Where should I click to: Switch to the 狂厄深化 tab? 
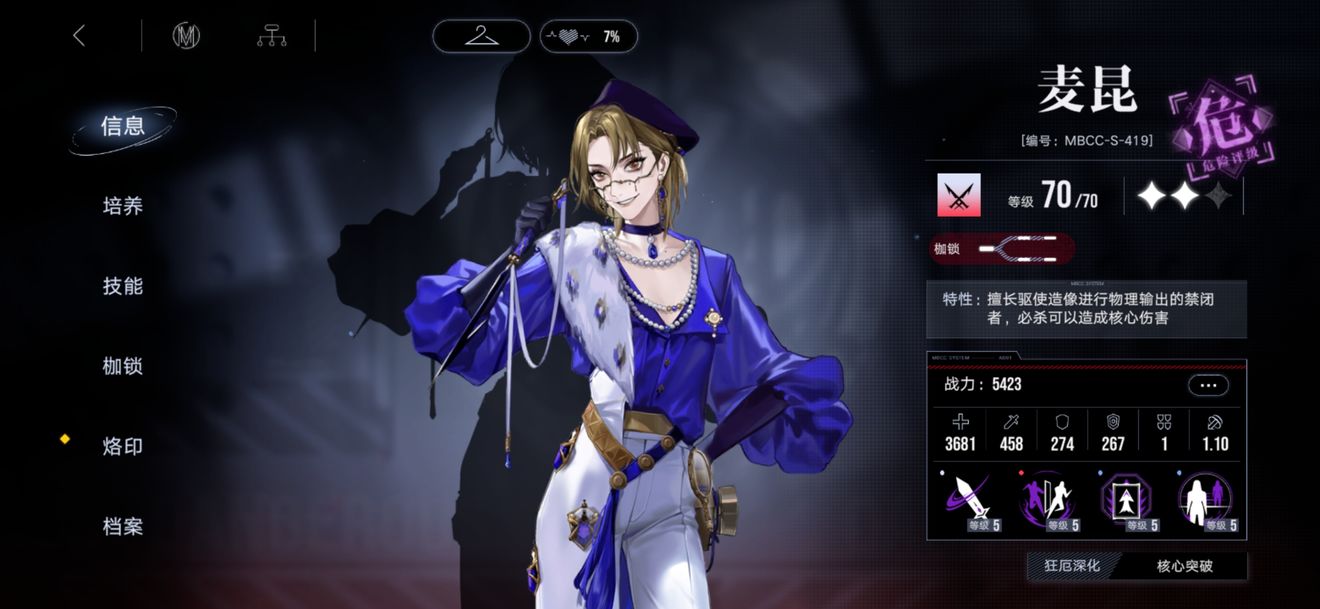1072,566
